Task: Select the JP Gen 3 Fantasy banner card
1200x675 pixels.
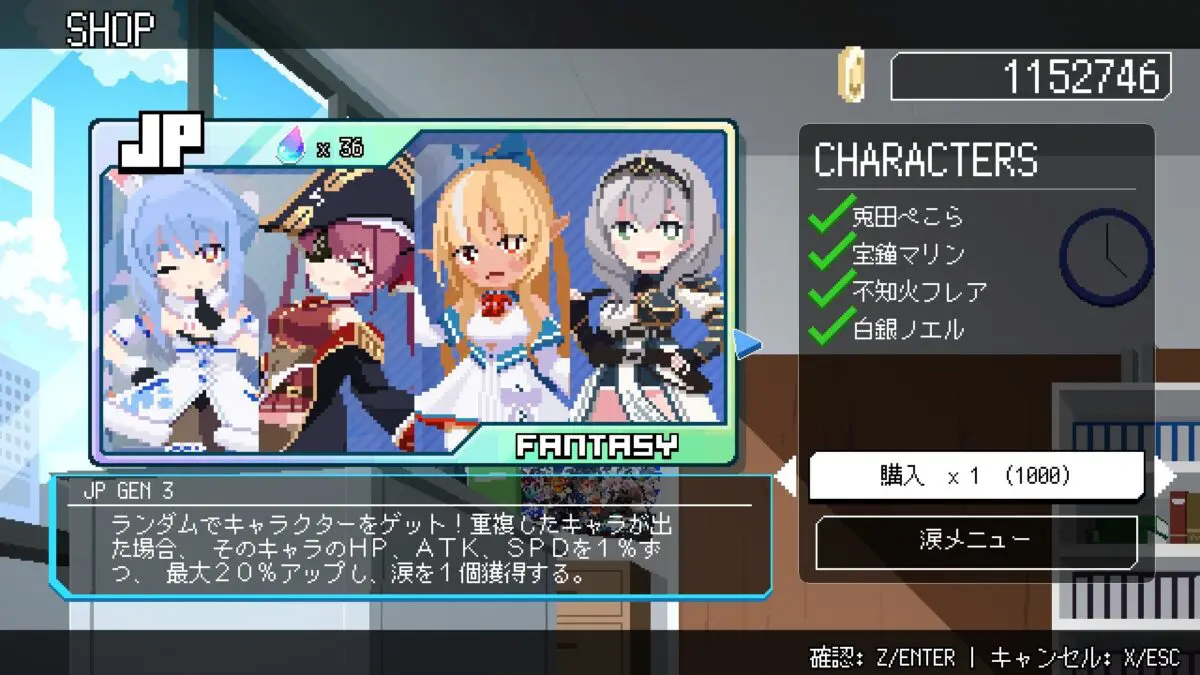Action: [413, 292]
